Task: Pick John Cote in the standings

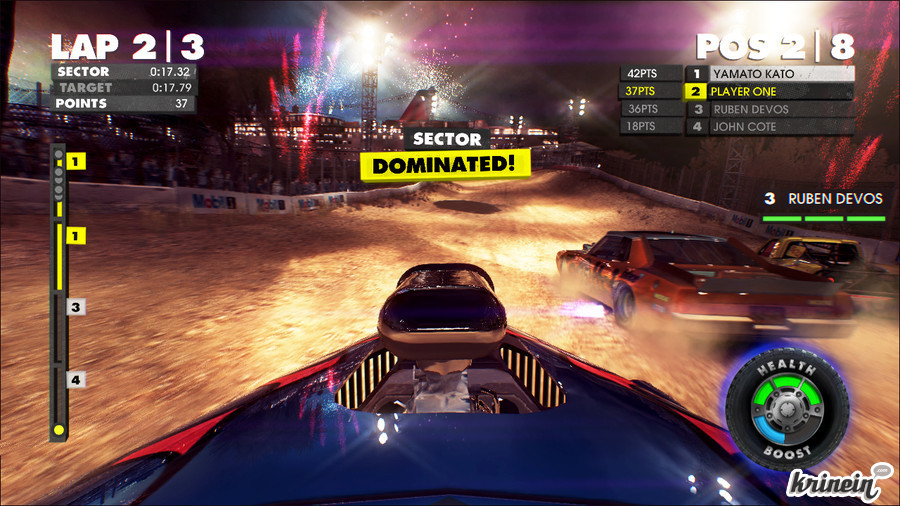Action: pyautogui.click(x=768, y=127)
